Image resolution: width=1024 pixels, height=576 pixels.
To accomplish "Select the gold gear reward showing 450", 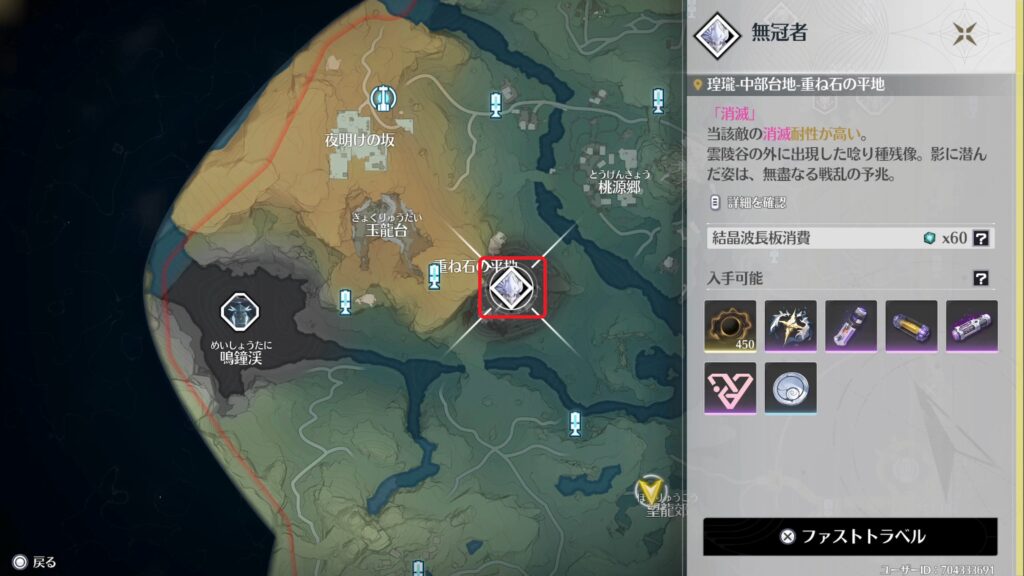I will point(730,326).
